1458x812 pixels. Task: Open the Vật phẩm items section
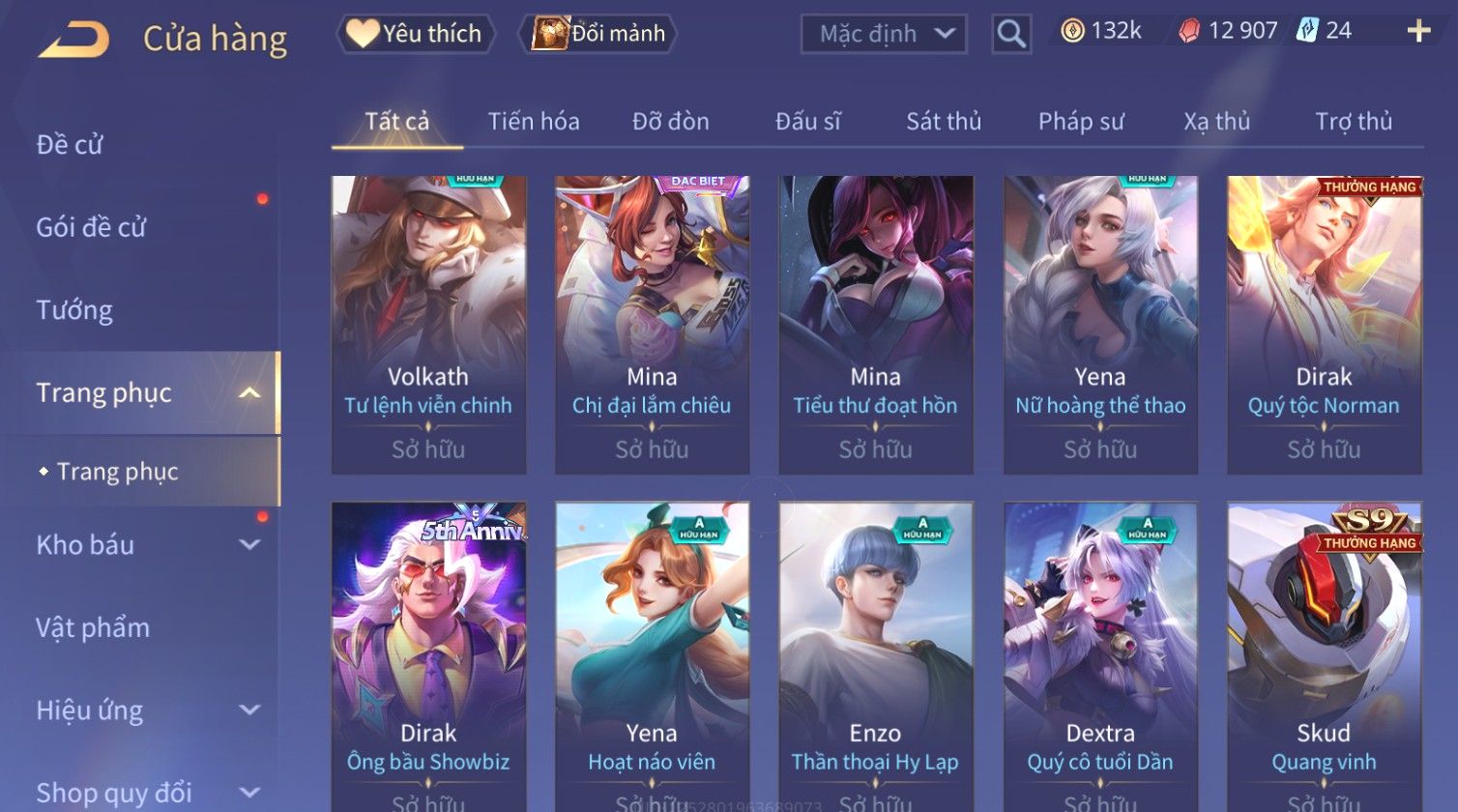pyautogui.click(x=93, y=628)
